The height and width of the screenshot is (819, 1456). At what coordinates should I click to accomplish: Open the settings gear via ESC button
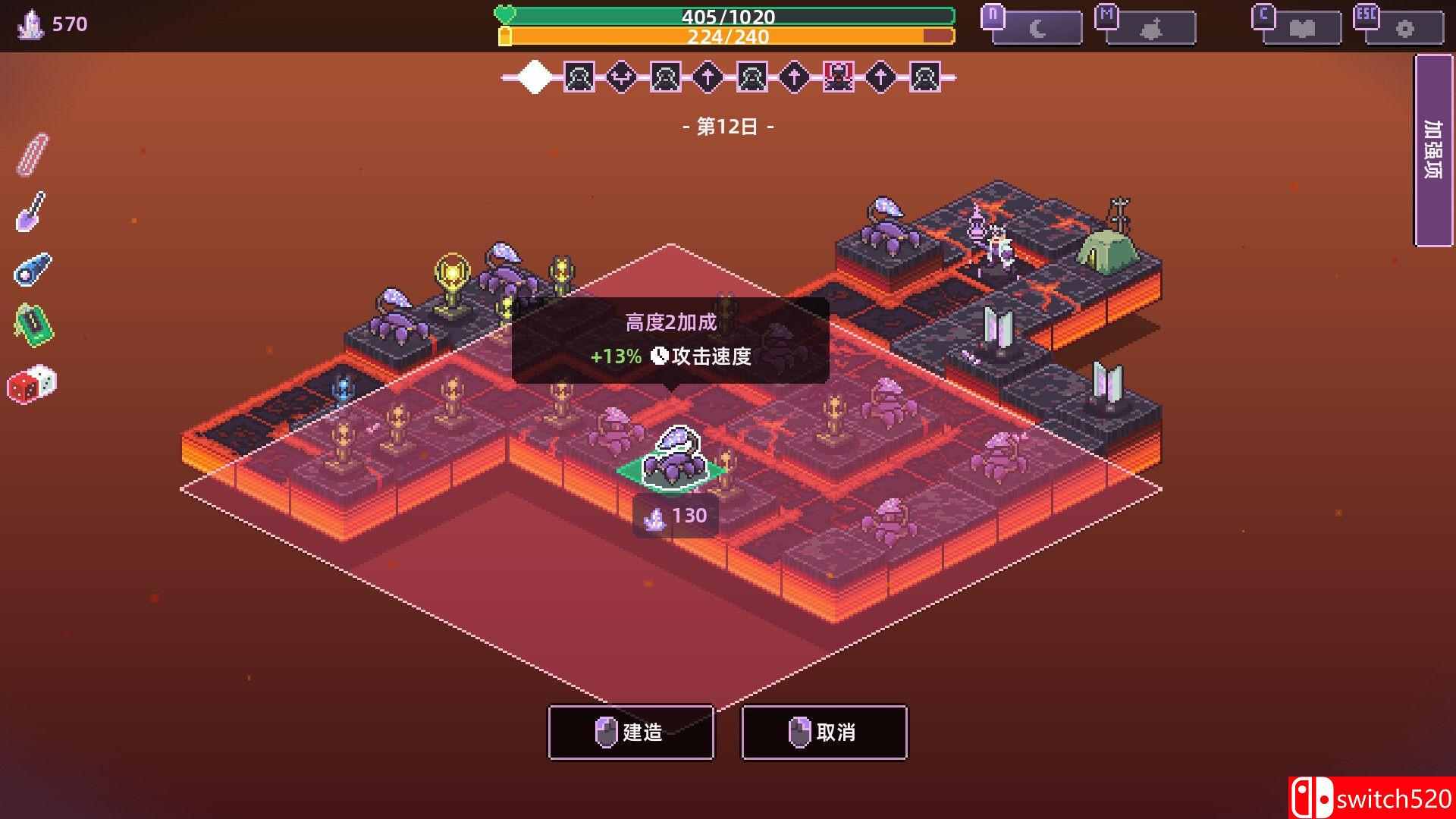(1400, 27)
